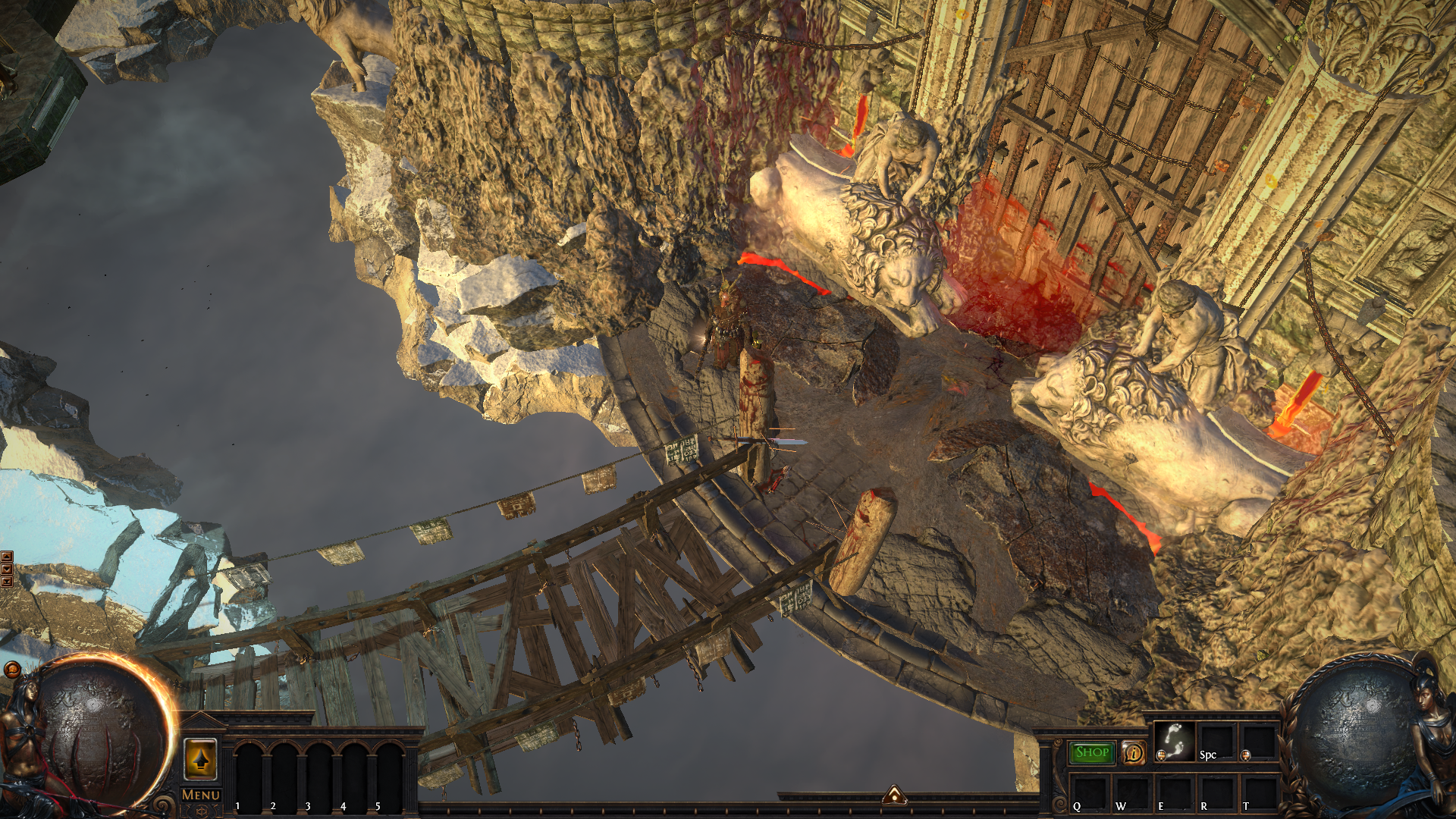Open the chat bubble icon by life orb
The image size is (1456, 819).
pos(12,669)
